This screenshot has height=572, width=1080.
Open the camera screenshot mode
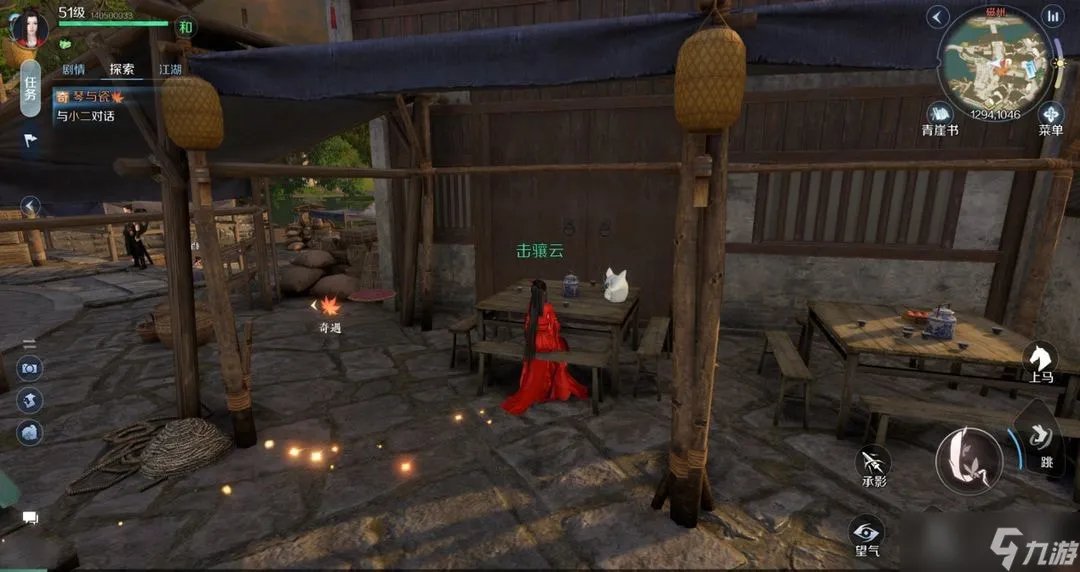[x=30, y=369]
